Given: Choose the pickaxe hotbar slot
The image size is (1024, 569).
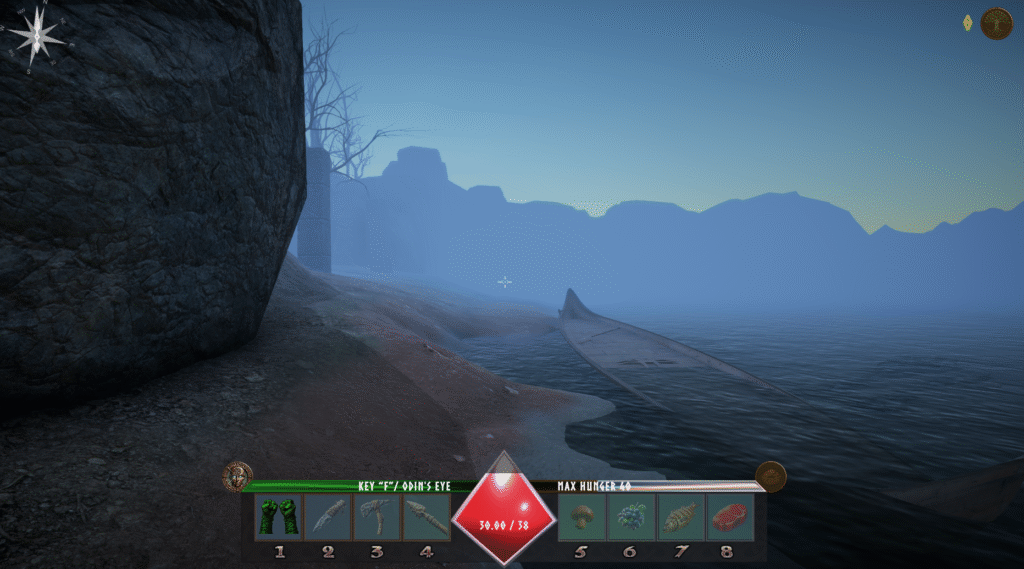Looking at the screenshot, I should click(x=377, y=517).
